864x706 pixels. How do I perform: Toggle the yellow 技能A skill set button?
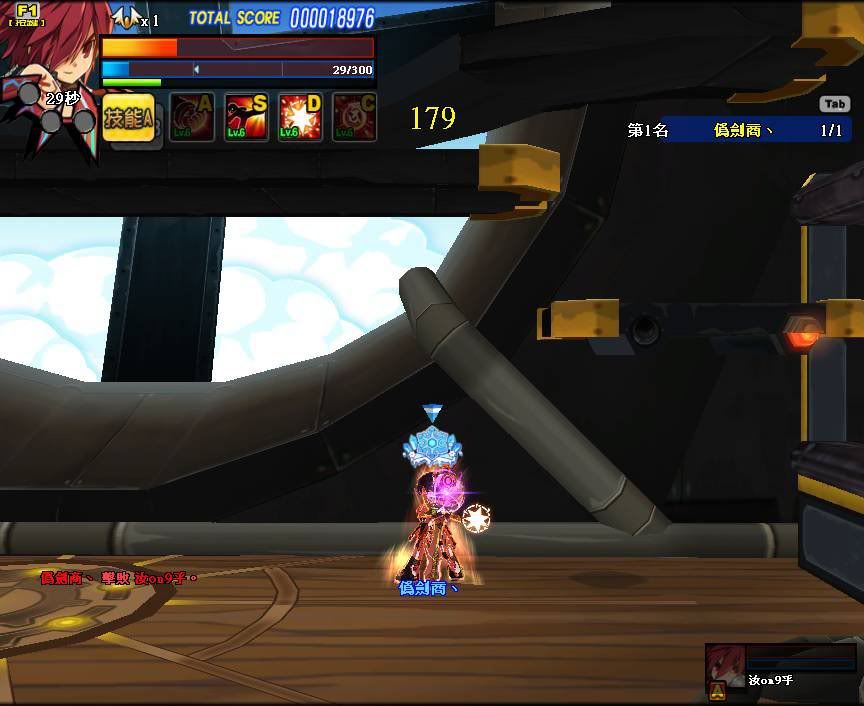tap(128, 118)
